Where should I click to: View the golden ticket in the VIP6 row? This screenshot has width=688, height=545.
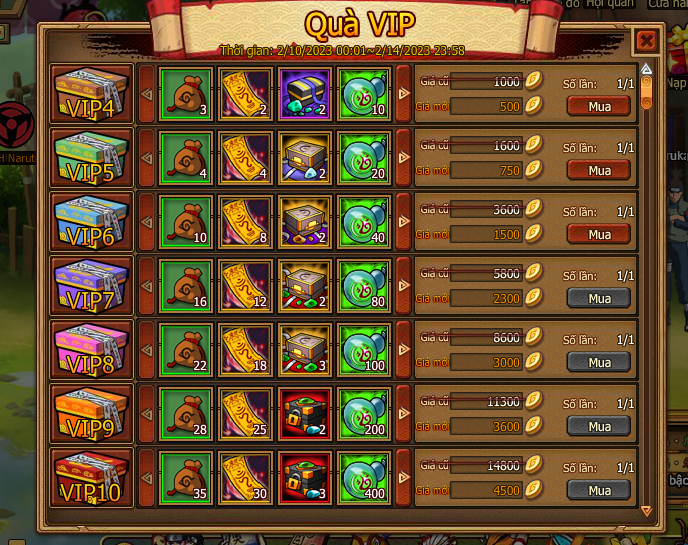point(244,221)
